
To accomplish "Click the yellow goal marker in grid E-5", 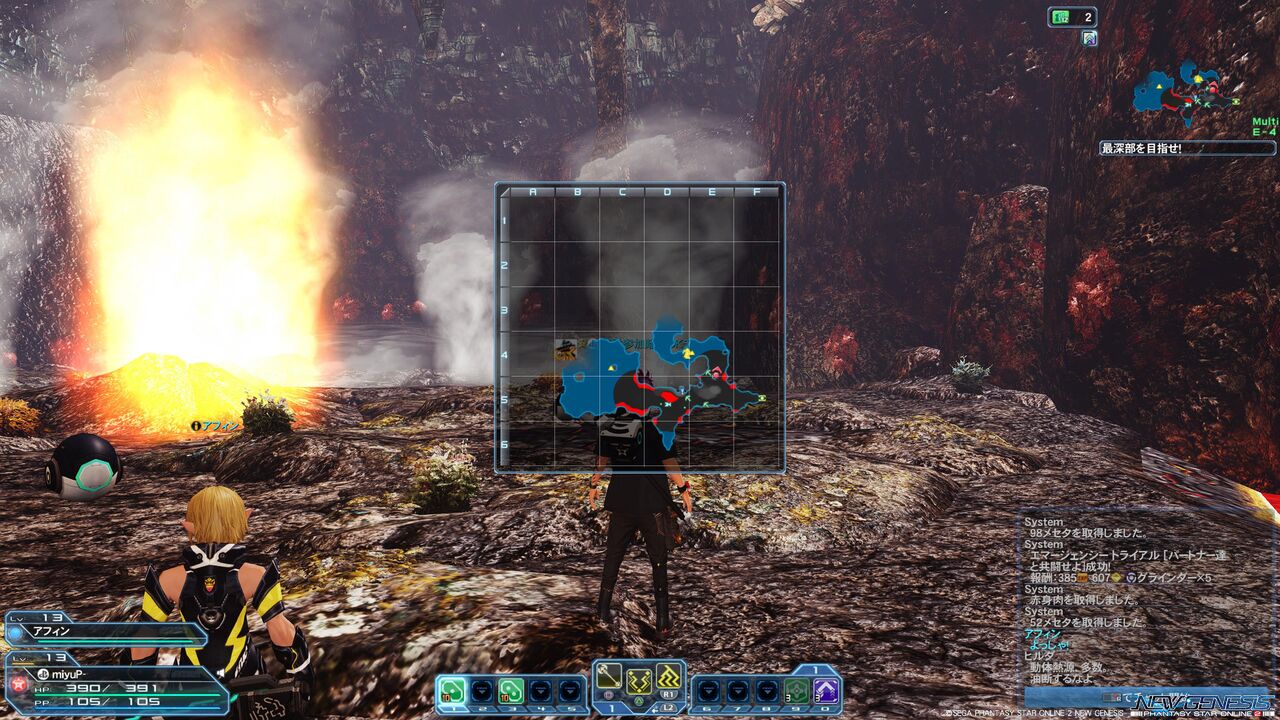I will click(761, 397).
